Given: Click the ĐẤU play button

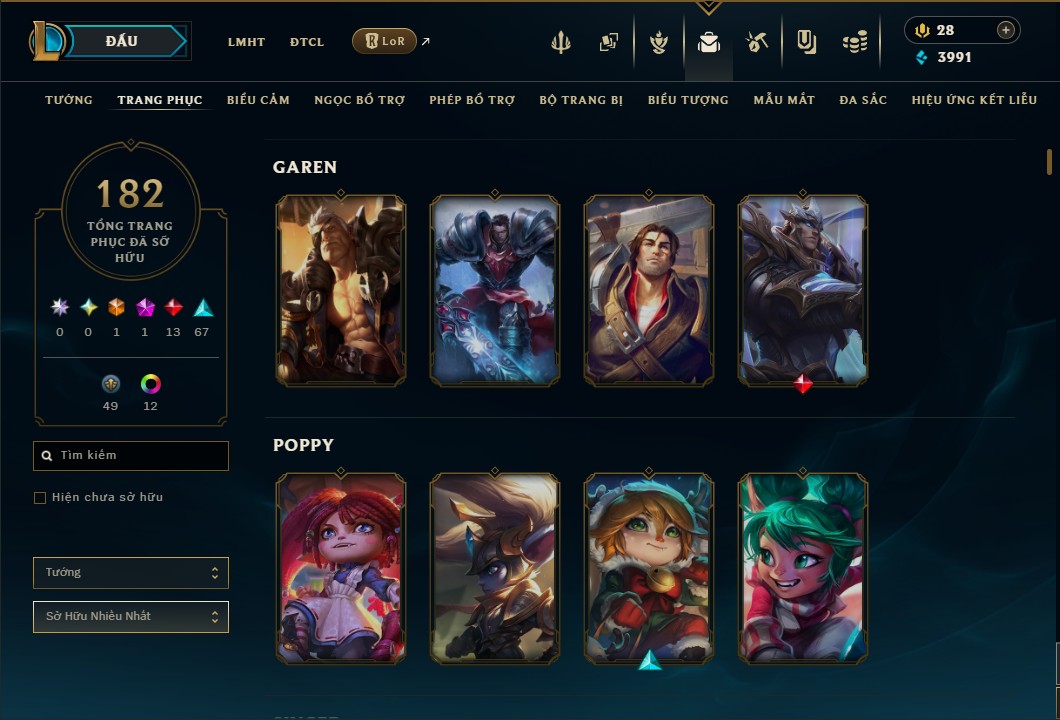Looking at the screenshot, I should pos(122,41).
